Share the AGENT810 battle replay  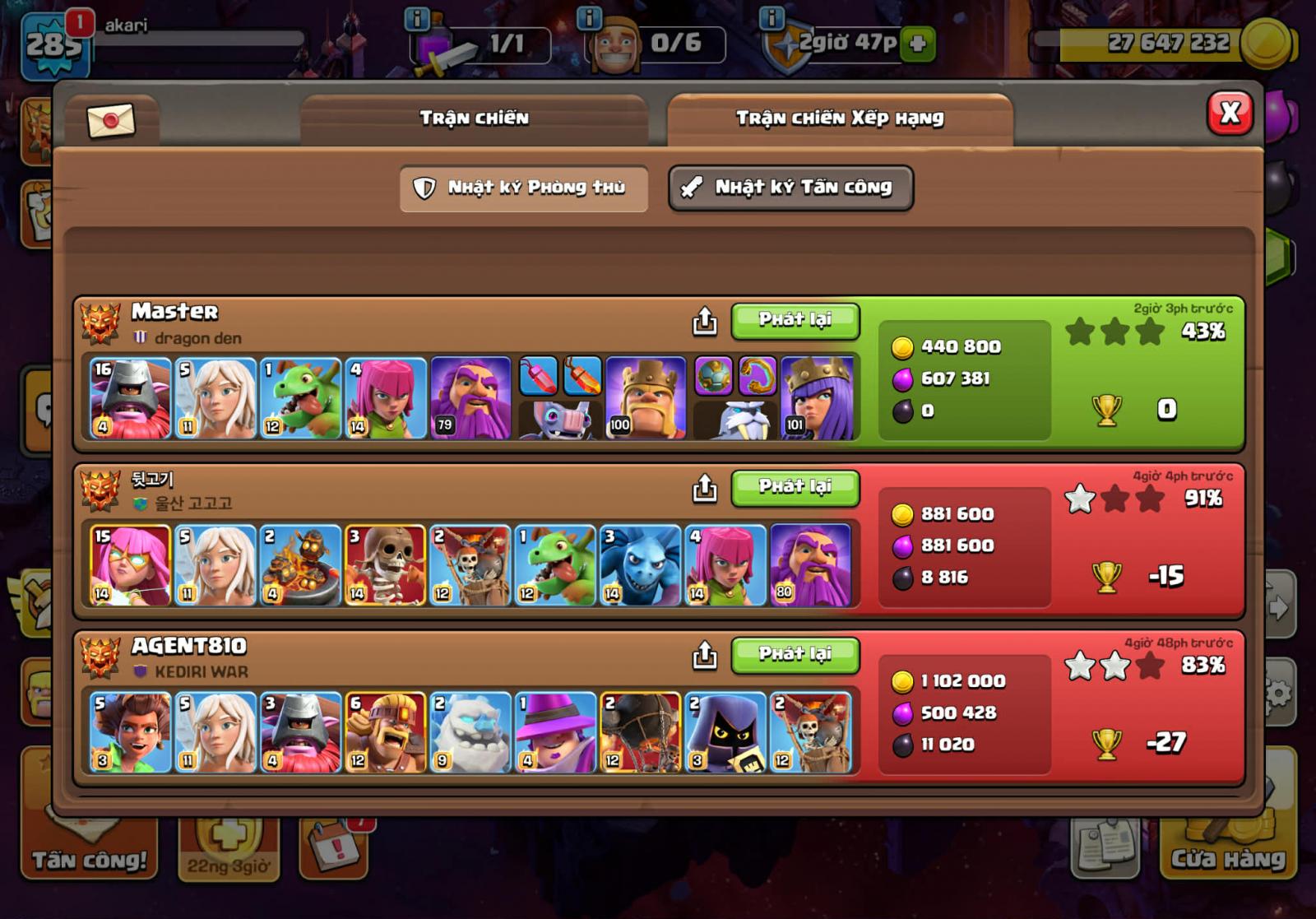[704, 656]
